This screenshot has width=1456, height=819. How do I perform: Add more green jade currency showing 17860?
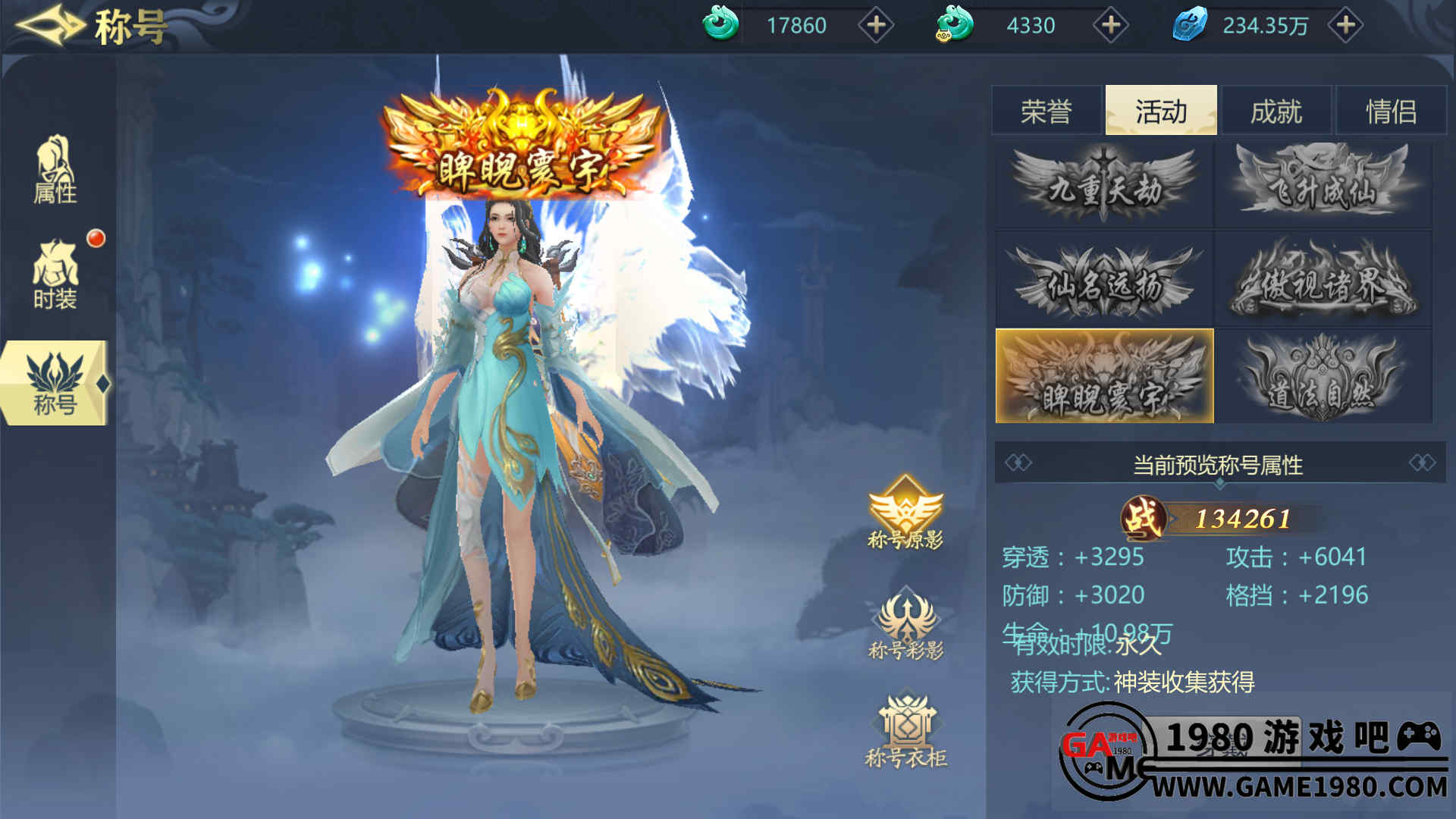pyautogui.click(x=876, y=25)
